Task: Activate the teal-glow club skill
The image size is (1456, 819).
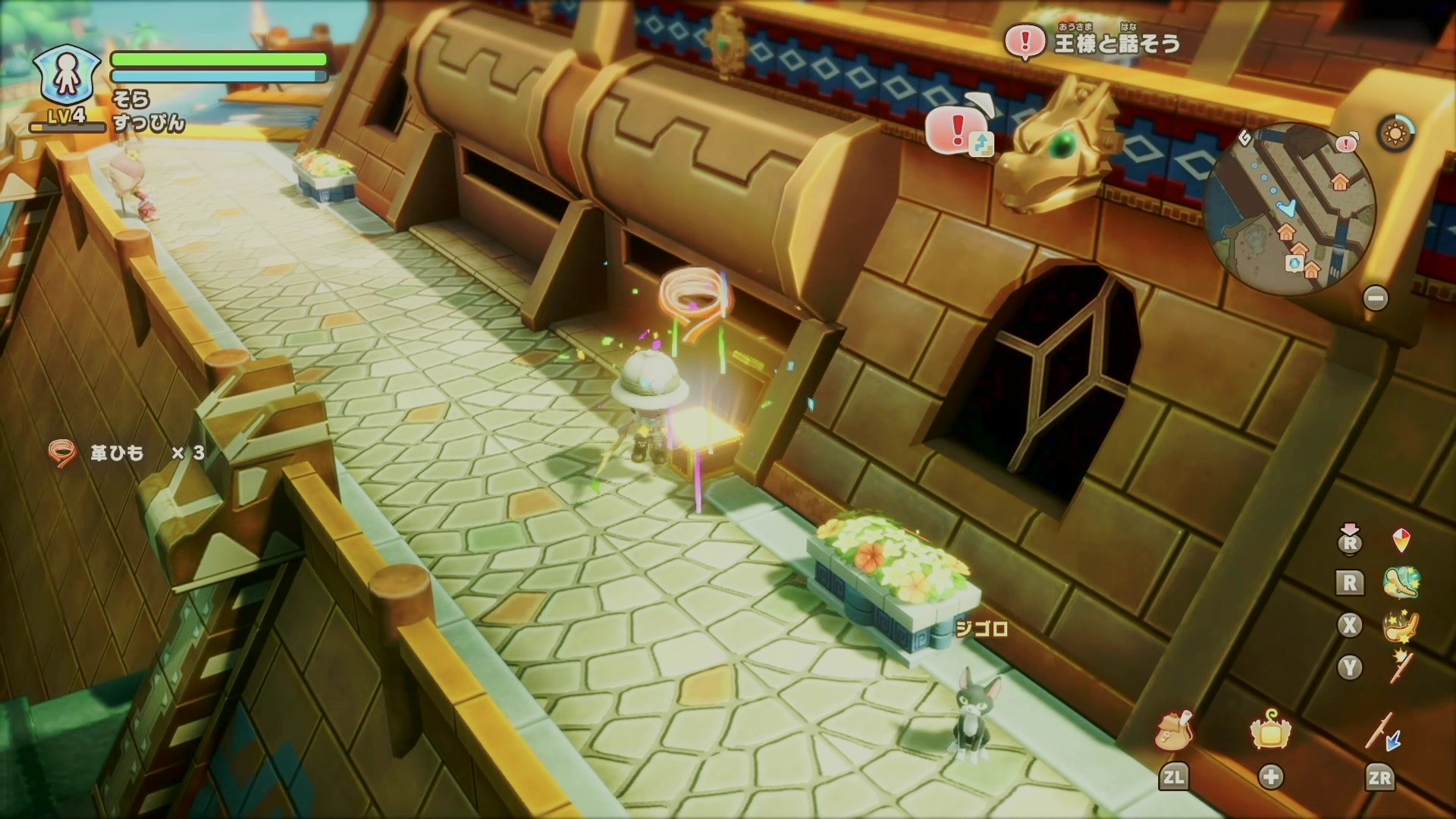Action: coord(1401,582)
